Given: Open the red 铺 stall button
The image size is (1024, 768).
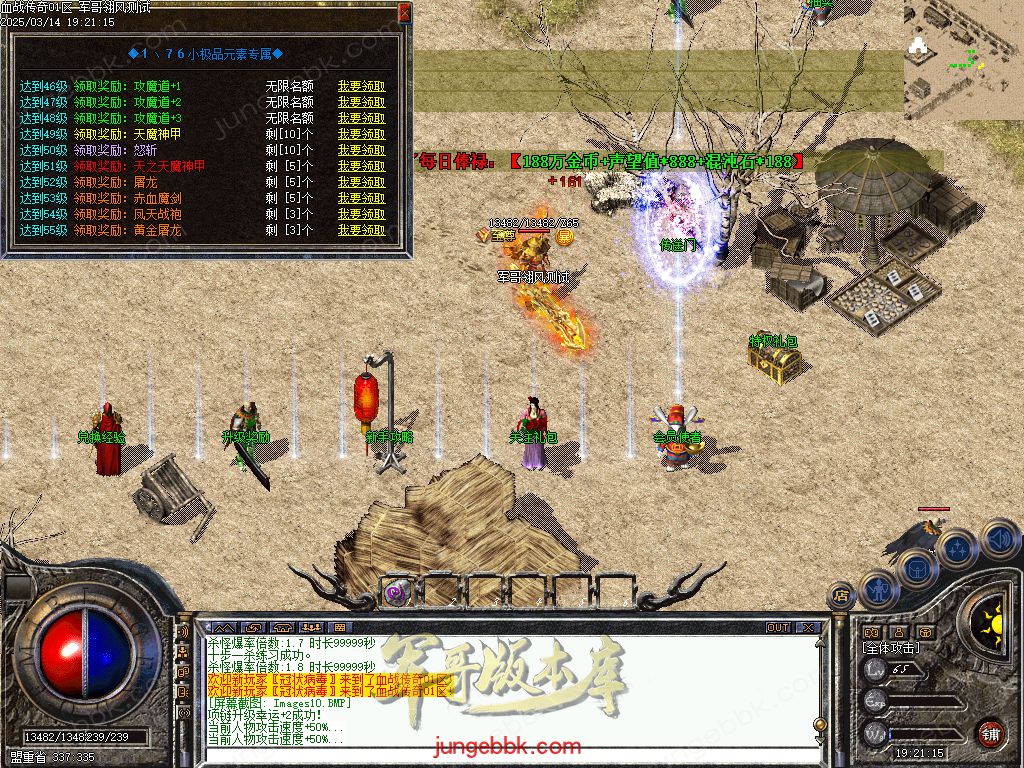Looking at the screenshot, I should pyautogui.click(x=990, y=733).
